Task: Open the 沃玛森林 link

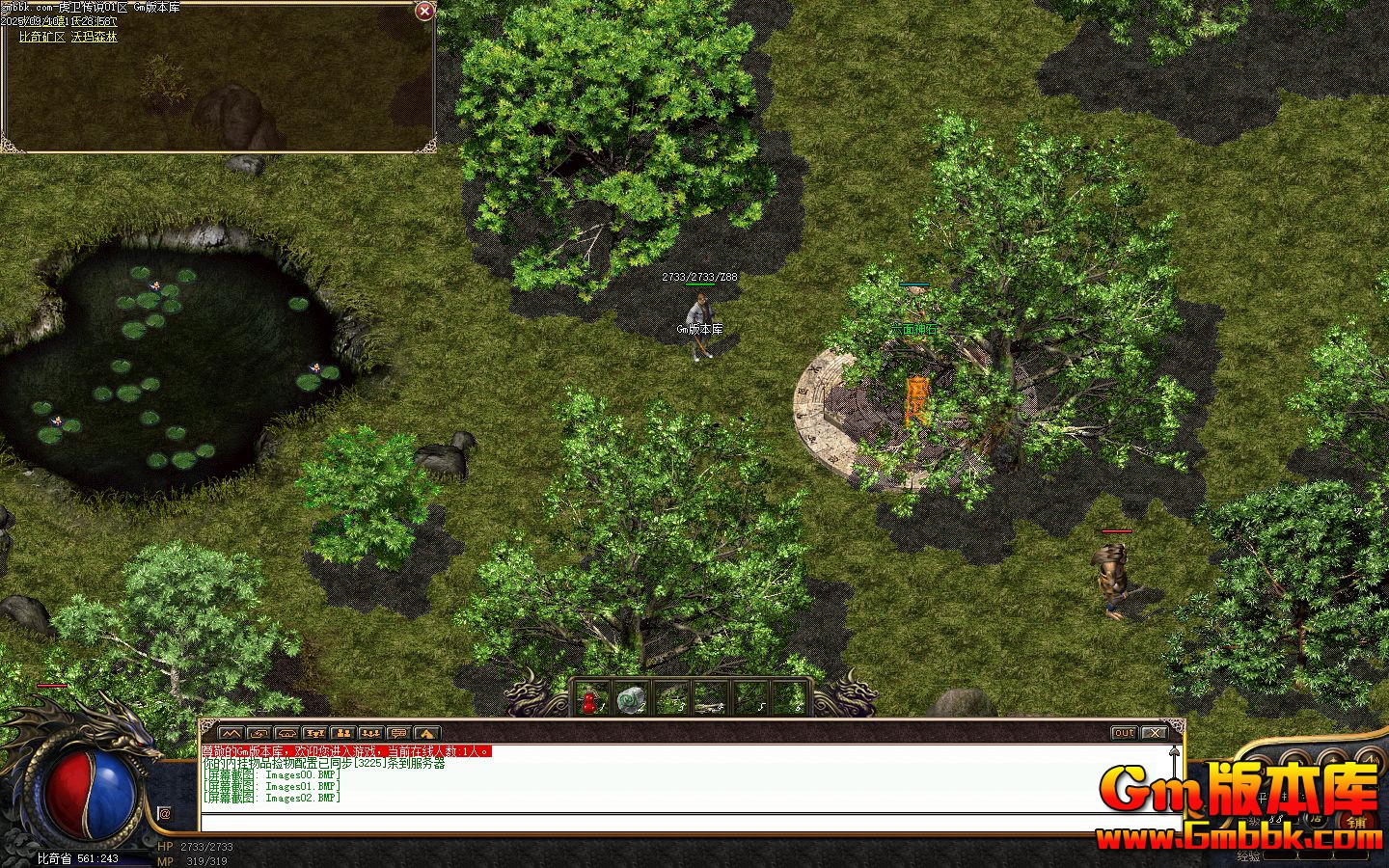Action: point(95,37)
